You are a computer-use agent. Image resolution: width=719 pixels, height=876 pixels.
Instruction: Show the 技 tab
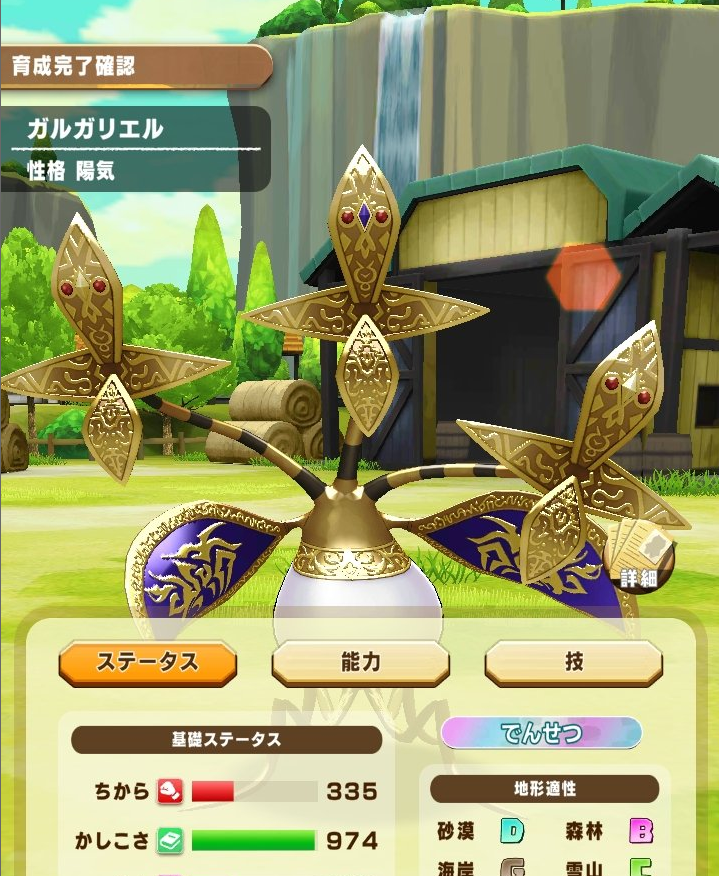click(573, 663)
